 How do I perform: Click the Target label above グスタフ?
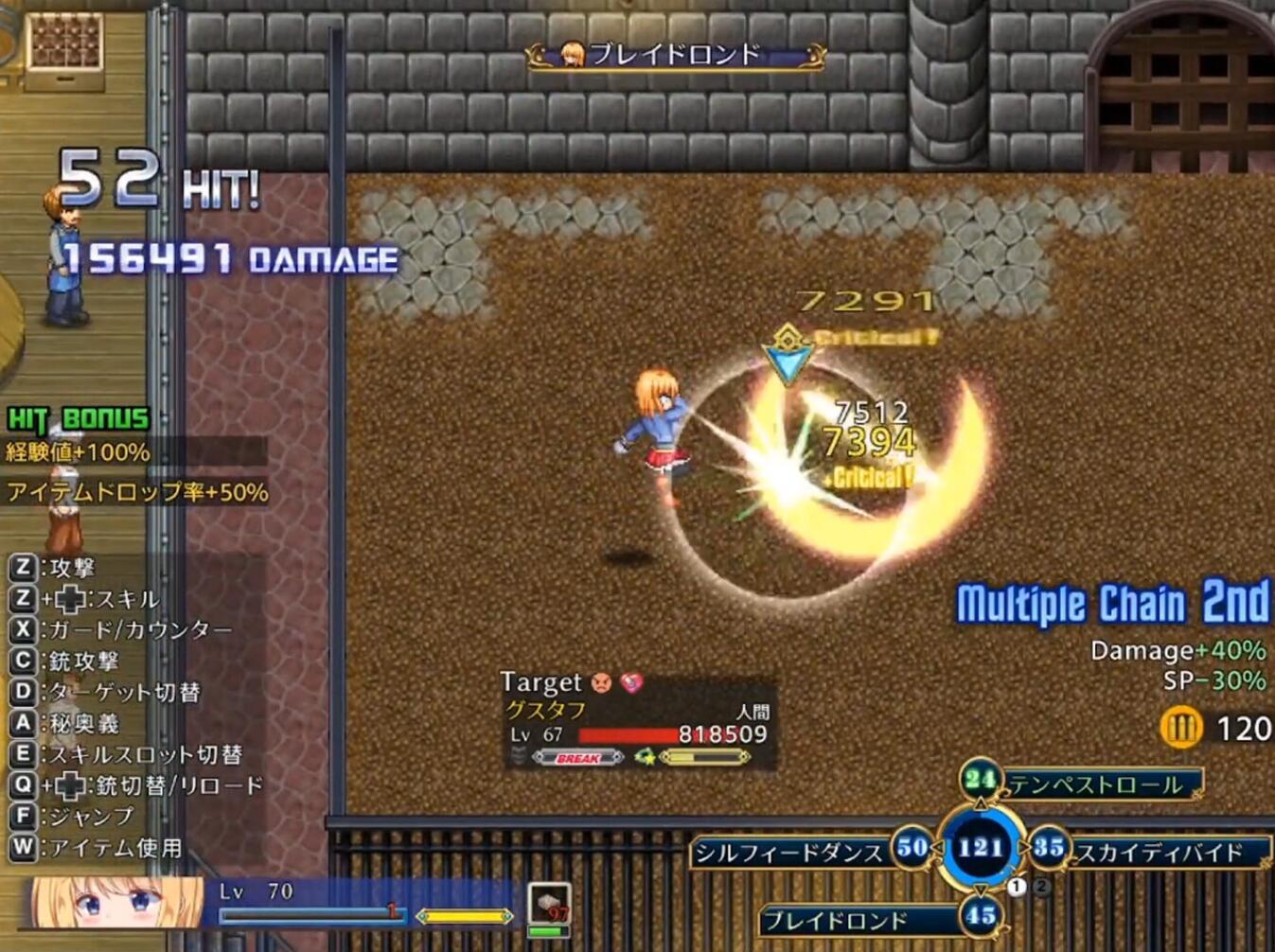[x=540, y=683]
